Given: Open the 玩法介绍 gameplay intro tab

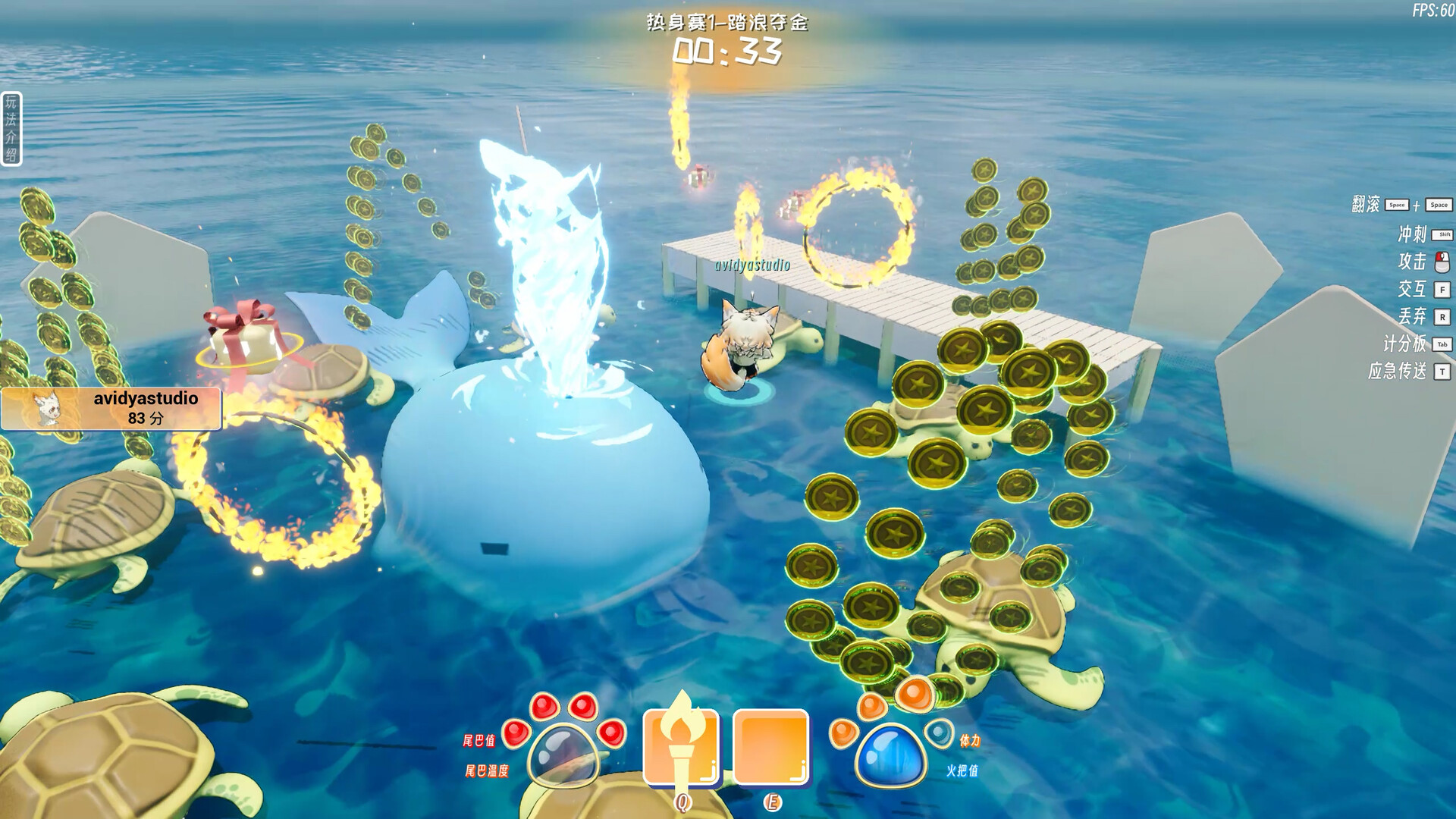Looking at the screenshot, I should [11, 128].
